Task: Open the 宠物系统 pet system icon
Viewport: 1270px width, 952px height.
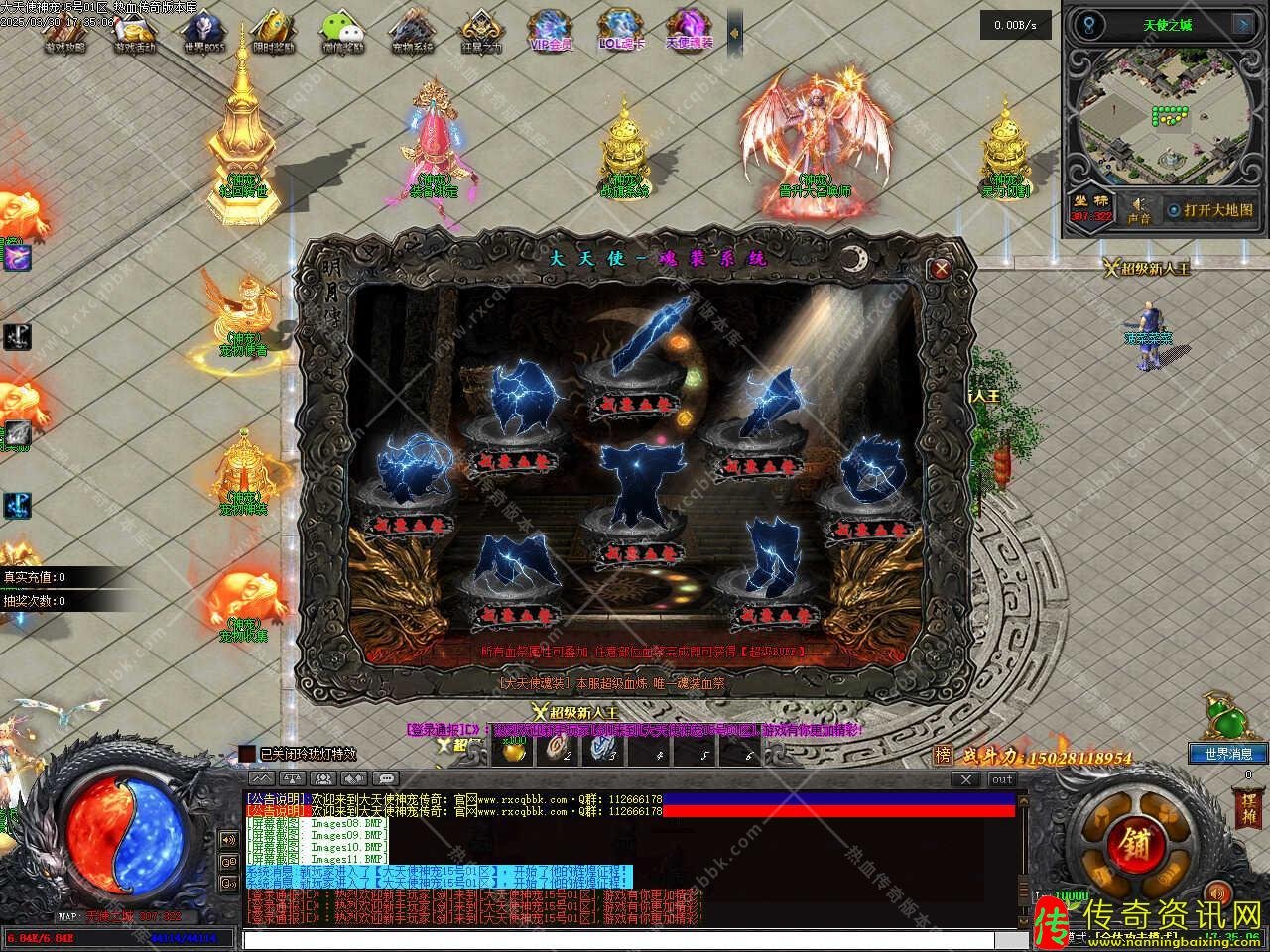Action: (x=411, y=31)
